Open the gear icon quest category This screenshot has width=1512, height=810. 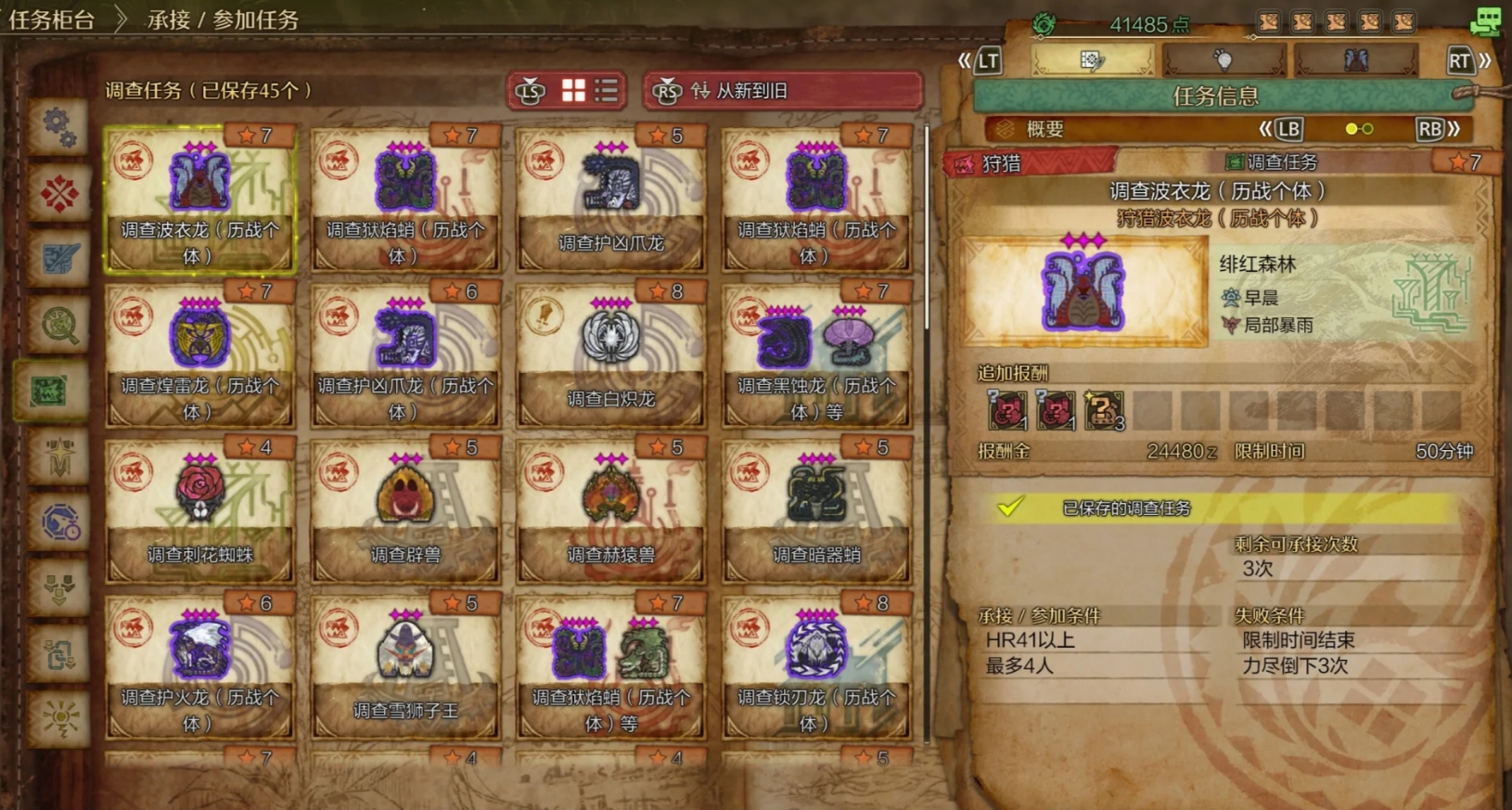tap(59, 126)
